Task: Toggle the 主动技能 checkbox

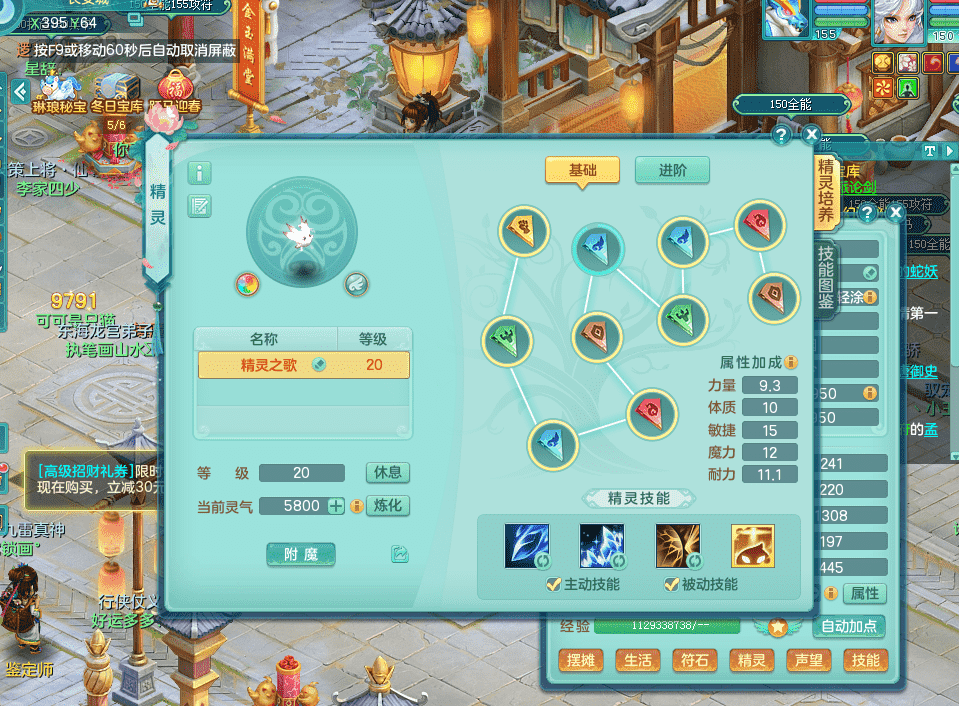Action: [553, 585]
